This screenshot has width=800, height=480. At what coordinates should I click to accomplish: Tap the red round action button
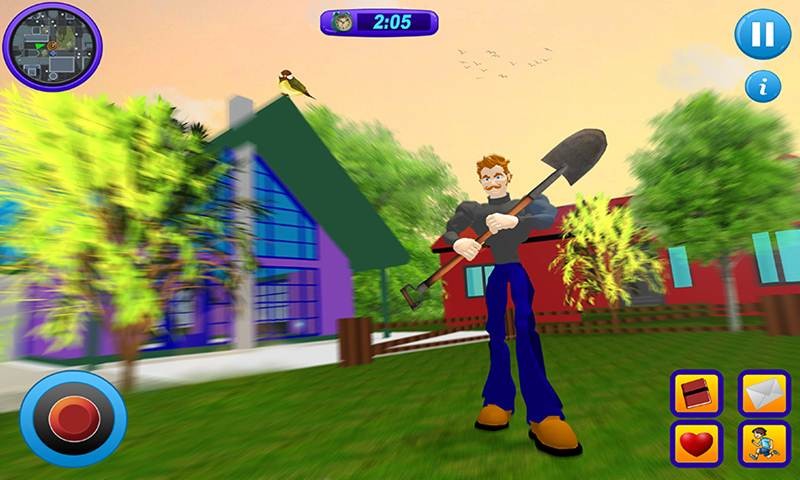point(73,418)
